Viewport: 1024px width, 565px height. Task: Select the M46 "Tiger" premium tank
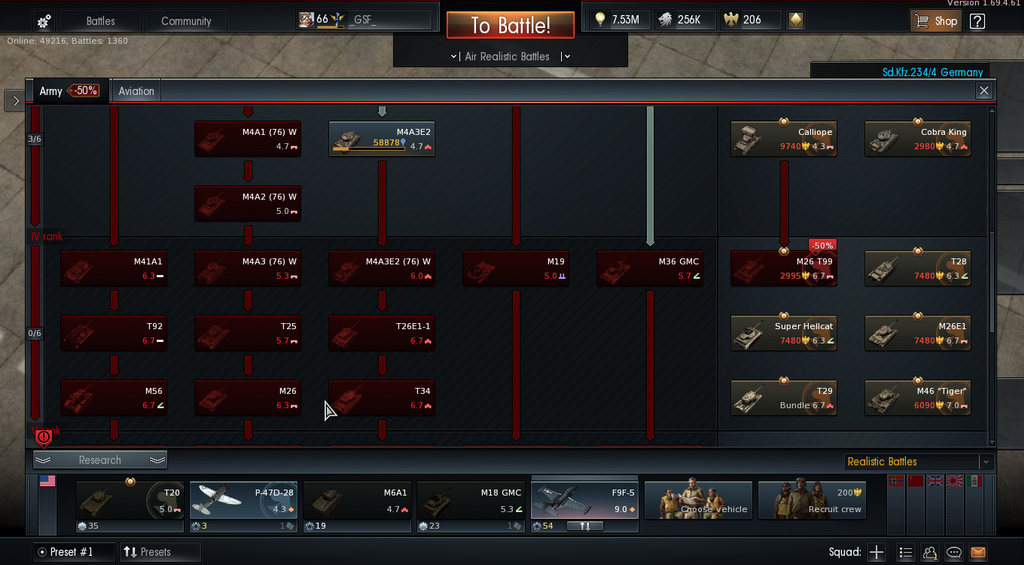[918, 398]
